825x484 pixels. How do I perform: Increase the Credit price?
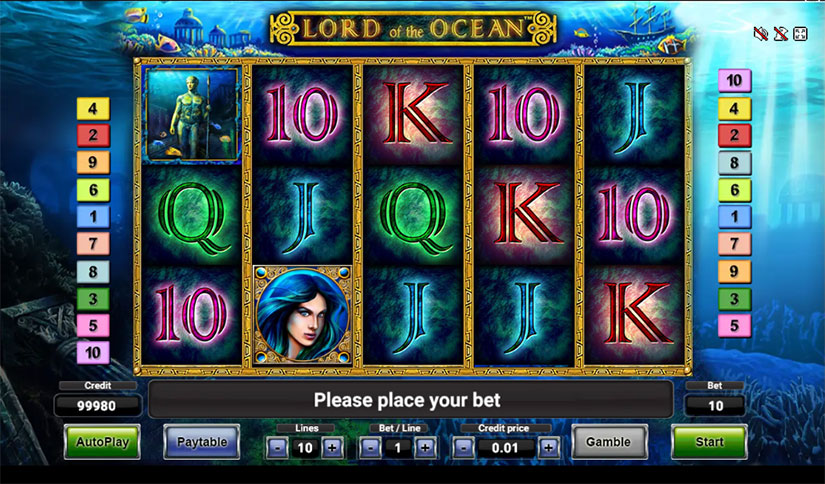548,448
